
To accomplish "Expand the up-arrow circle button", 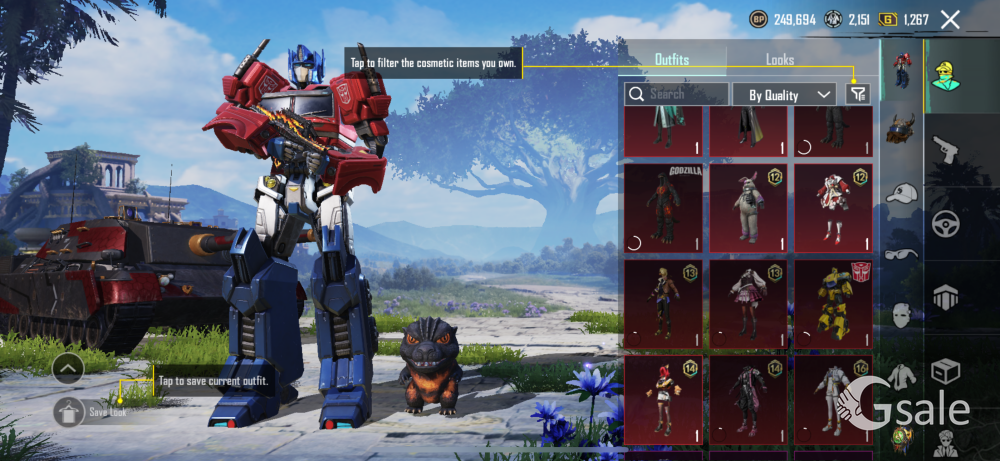I will (68, 369).
